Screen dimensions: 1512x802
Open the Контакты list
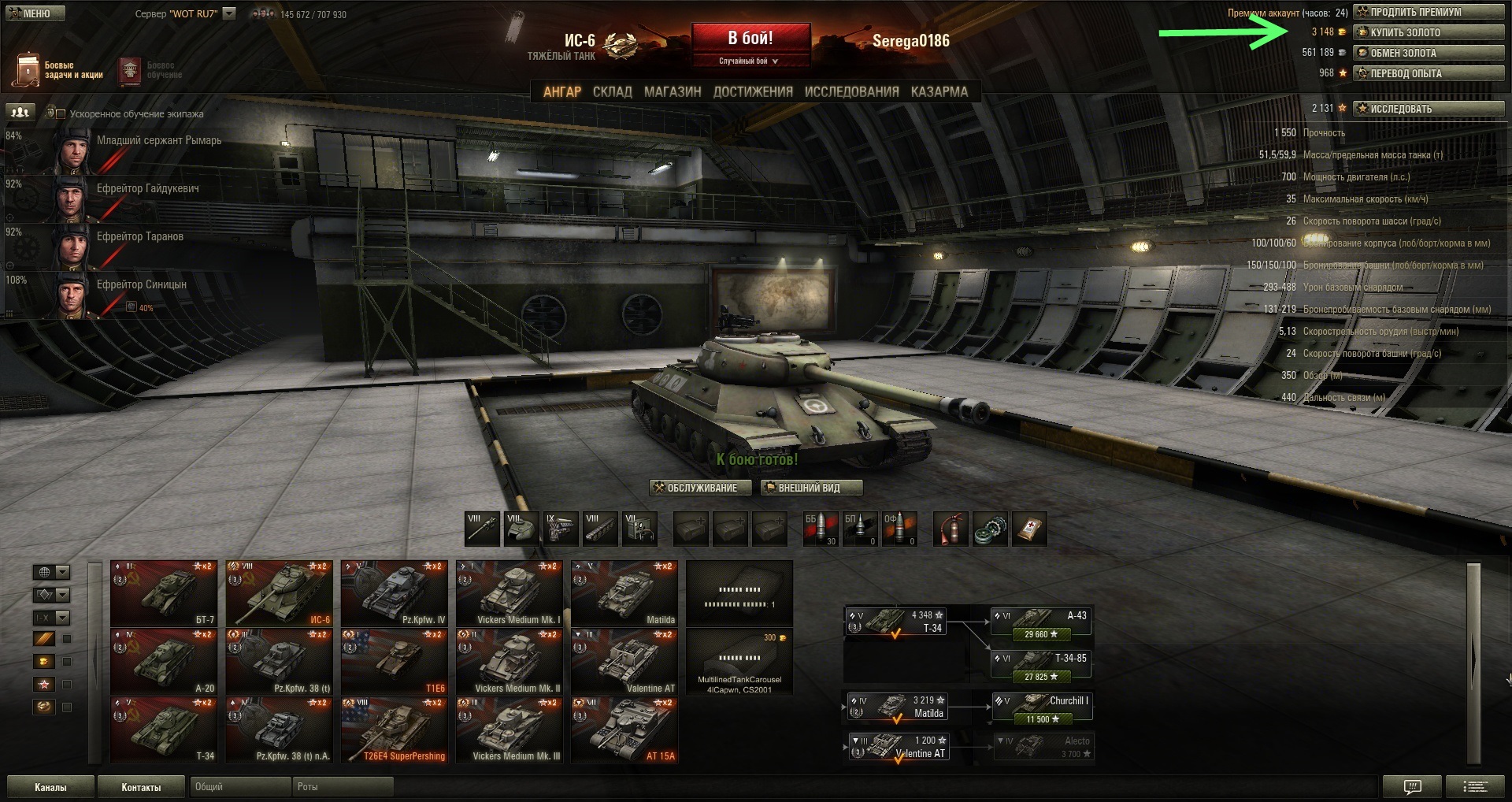(141, 787)
